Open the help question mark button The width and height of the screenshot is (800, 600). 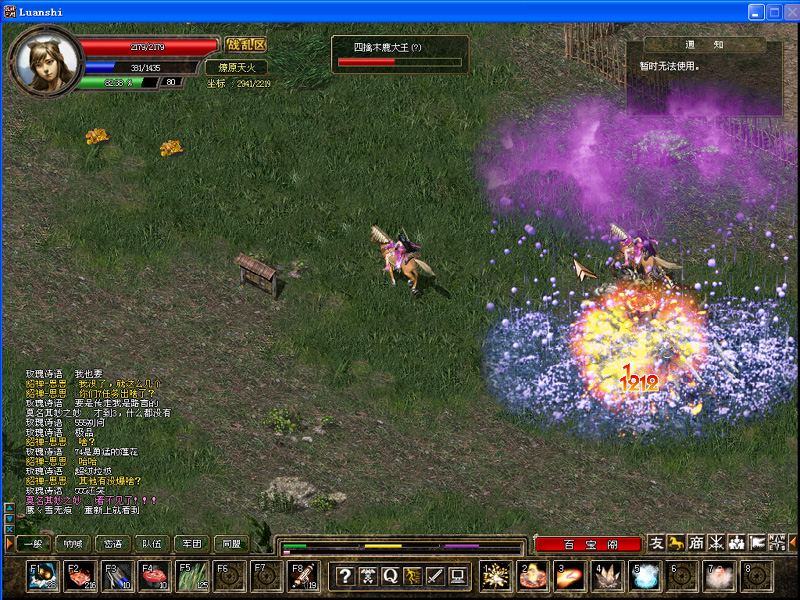point(344,575)
